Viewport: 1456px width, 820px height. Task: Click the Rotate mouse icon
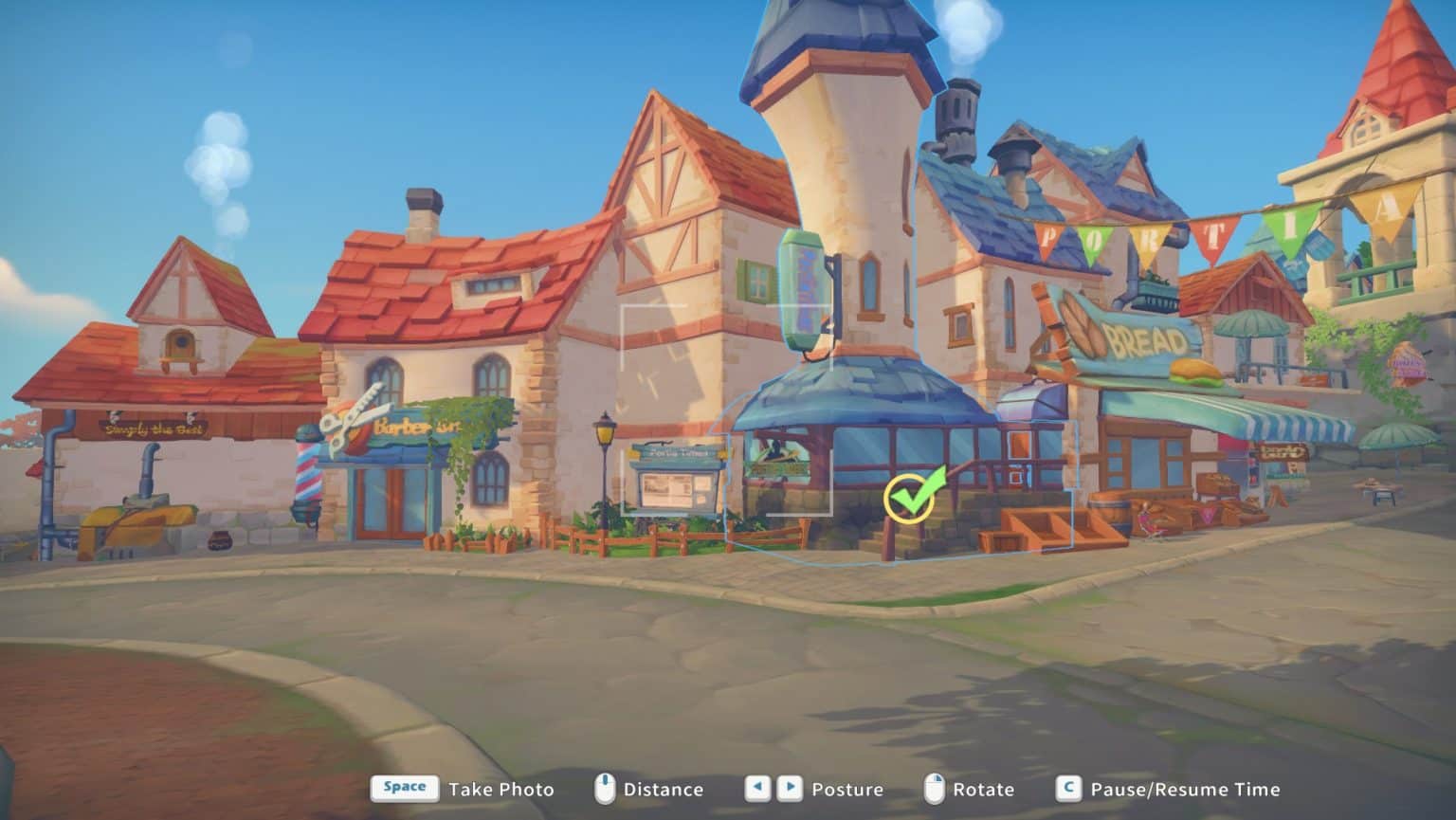click(935, 788)
